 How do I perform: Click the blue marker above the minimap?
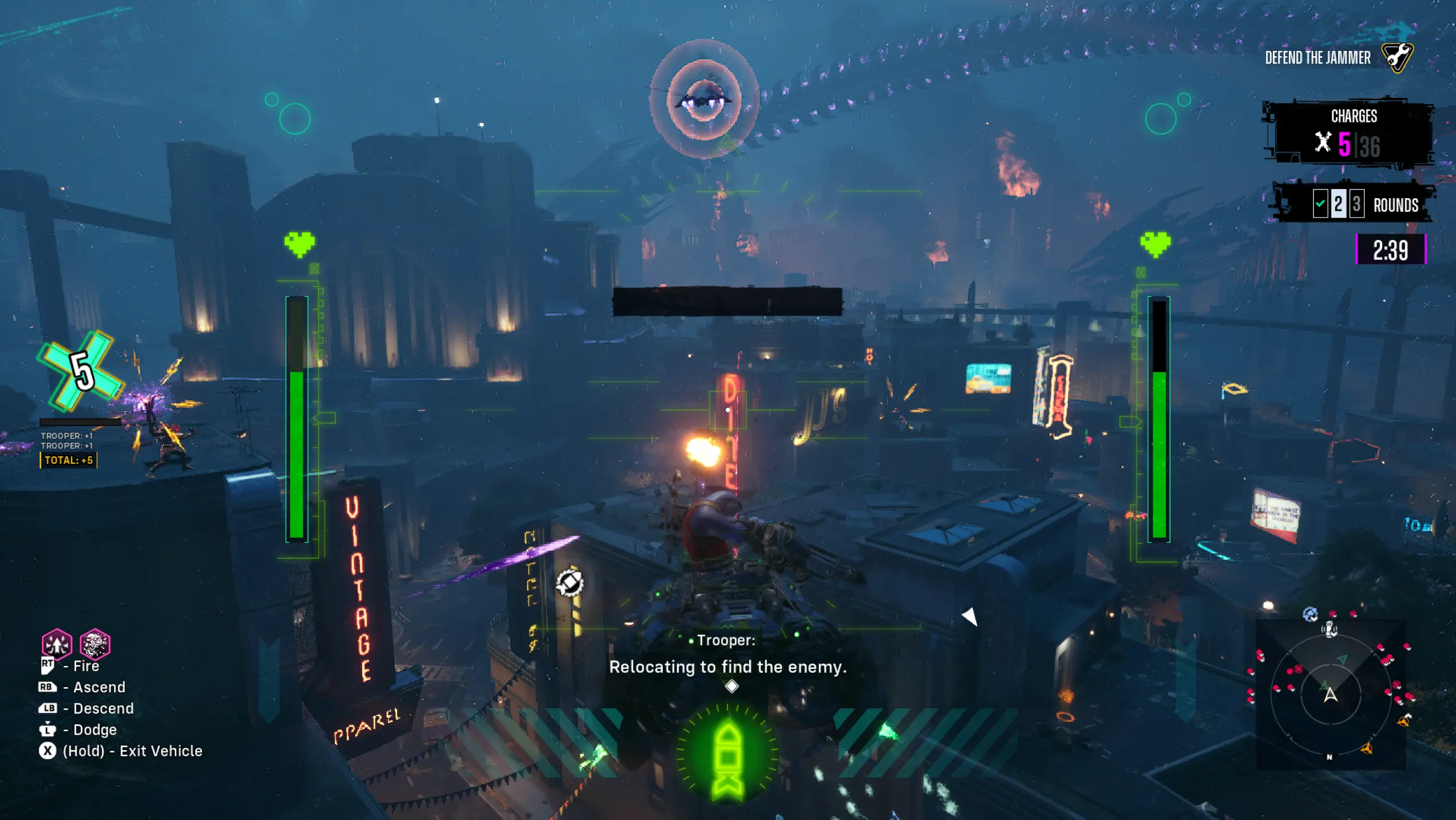1309,614
